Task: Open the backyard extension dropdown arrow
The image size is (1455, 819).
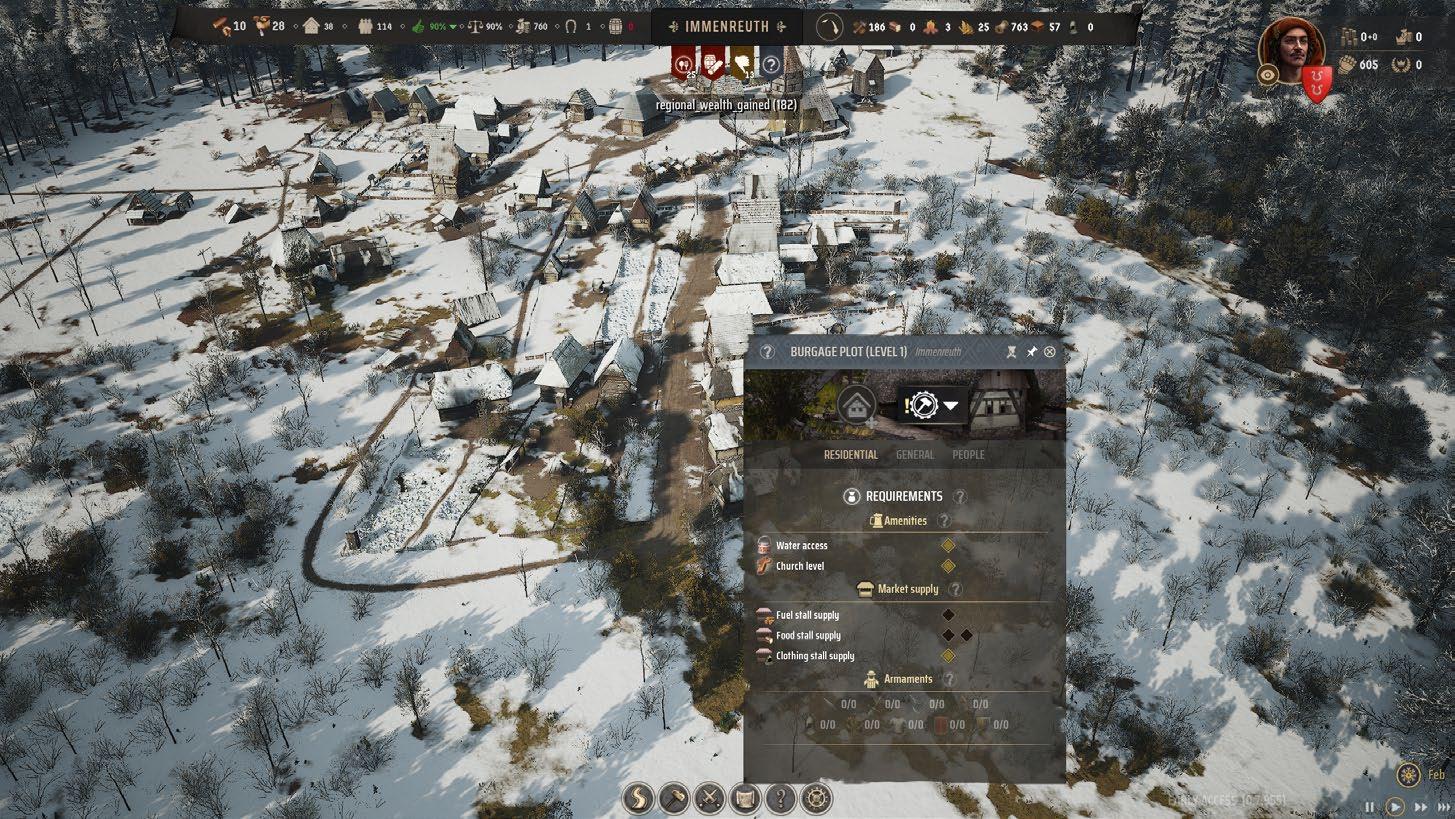Action: (x=951, y=406)
